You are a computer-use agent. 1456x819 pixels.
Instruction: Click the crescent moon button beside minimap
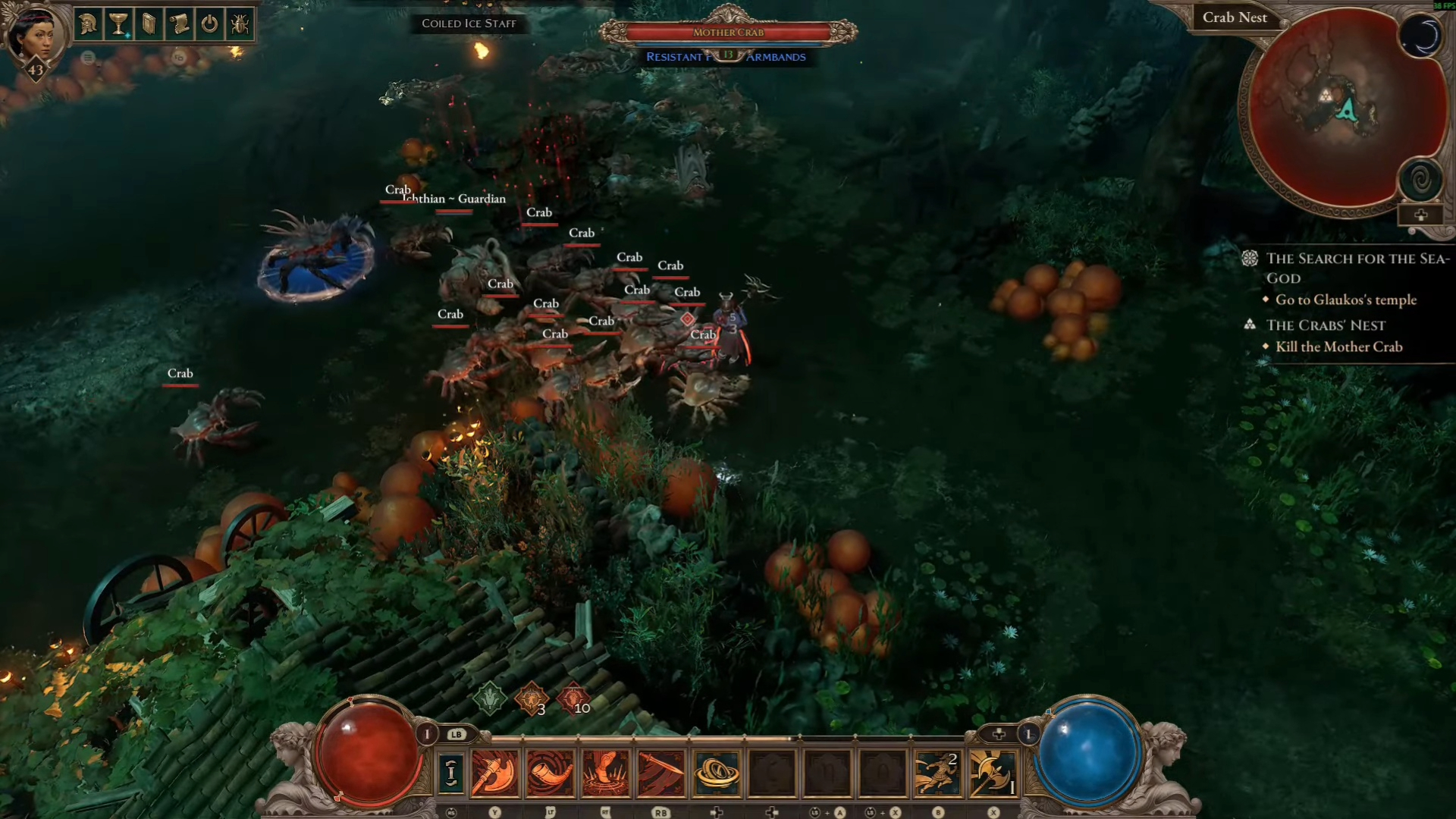click(1420, 36)
